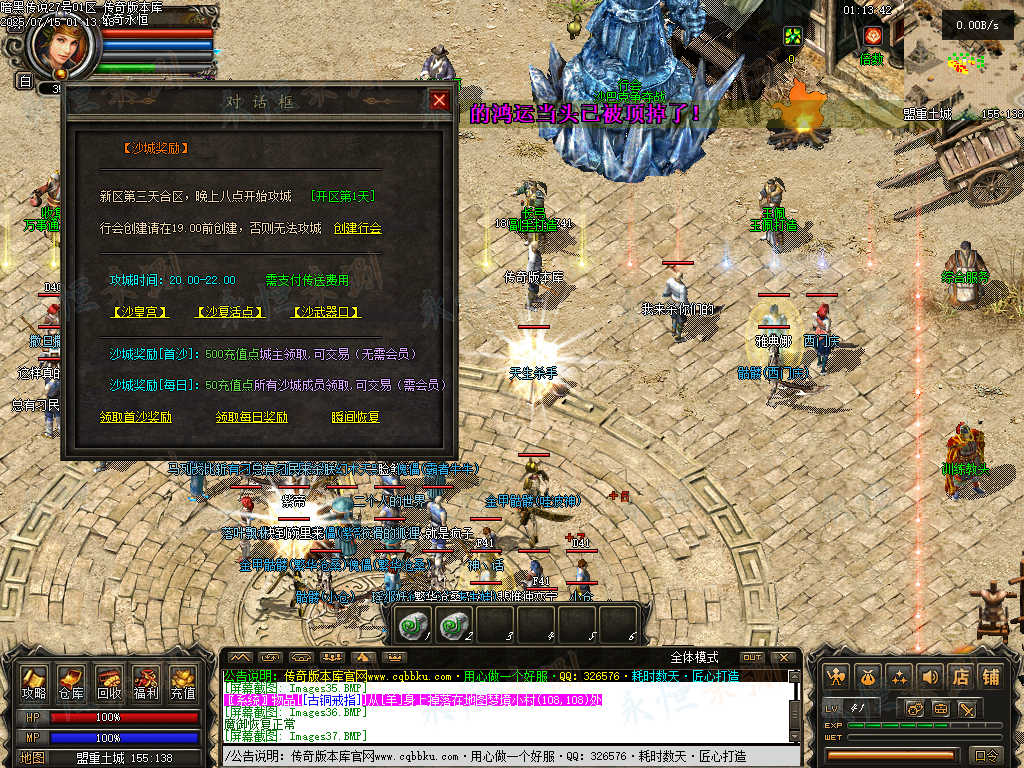Screen dimensions: 1024x768
Task: Claim the 领取每日奖励 daily reward
Action: [252, 417]
